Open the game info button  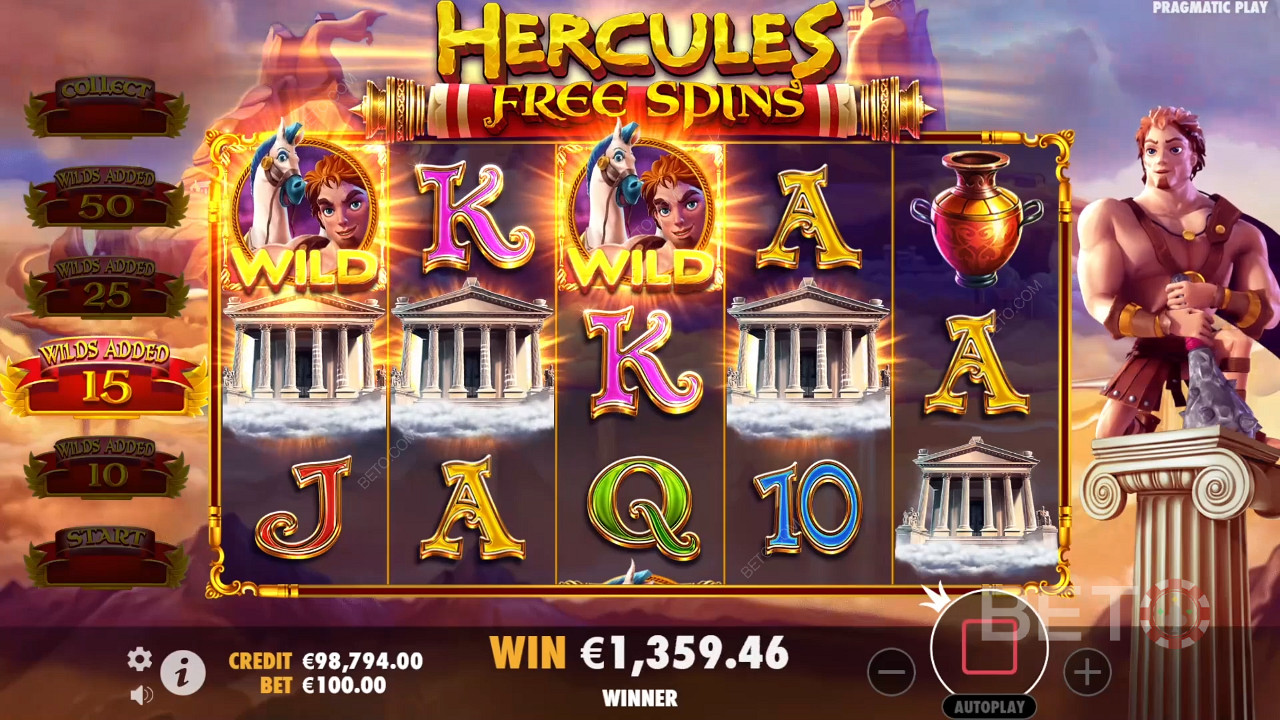click(x=182, y=674)
